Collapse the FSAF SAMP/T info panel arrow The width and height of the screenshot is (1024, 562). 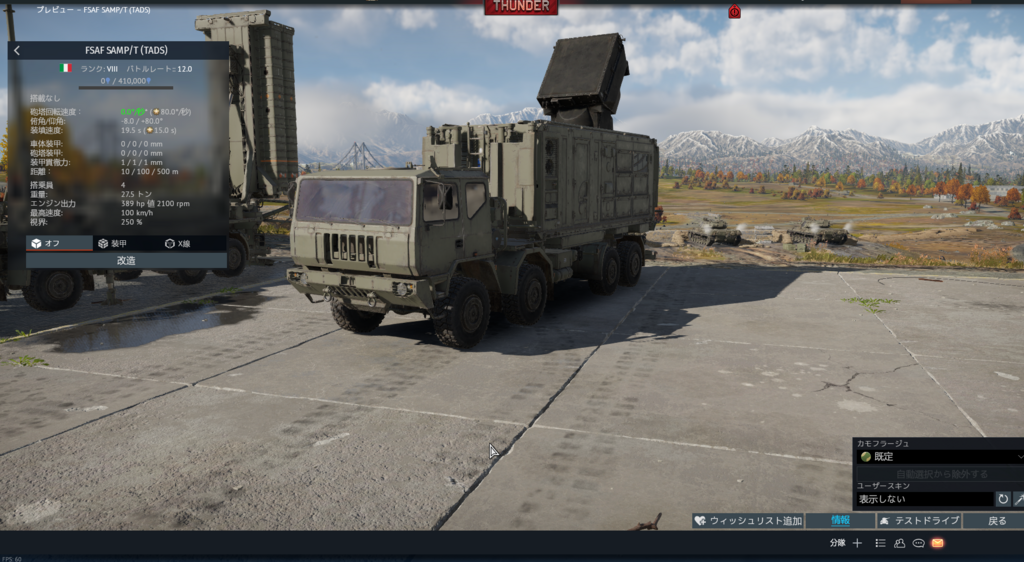pyautogui.click(x=17, y=50)
